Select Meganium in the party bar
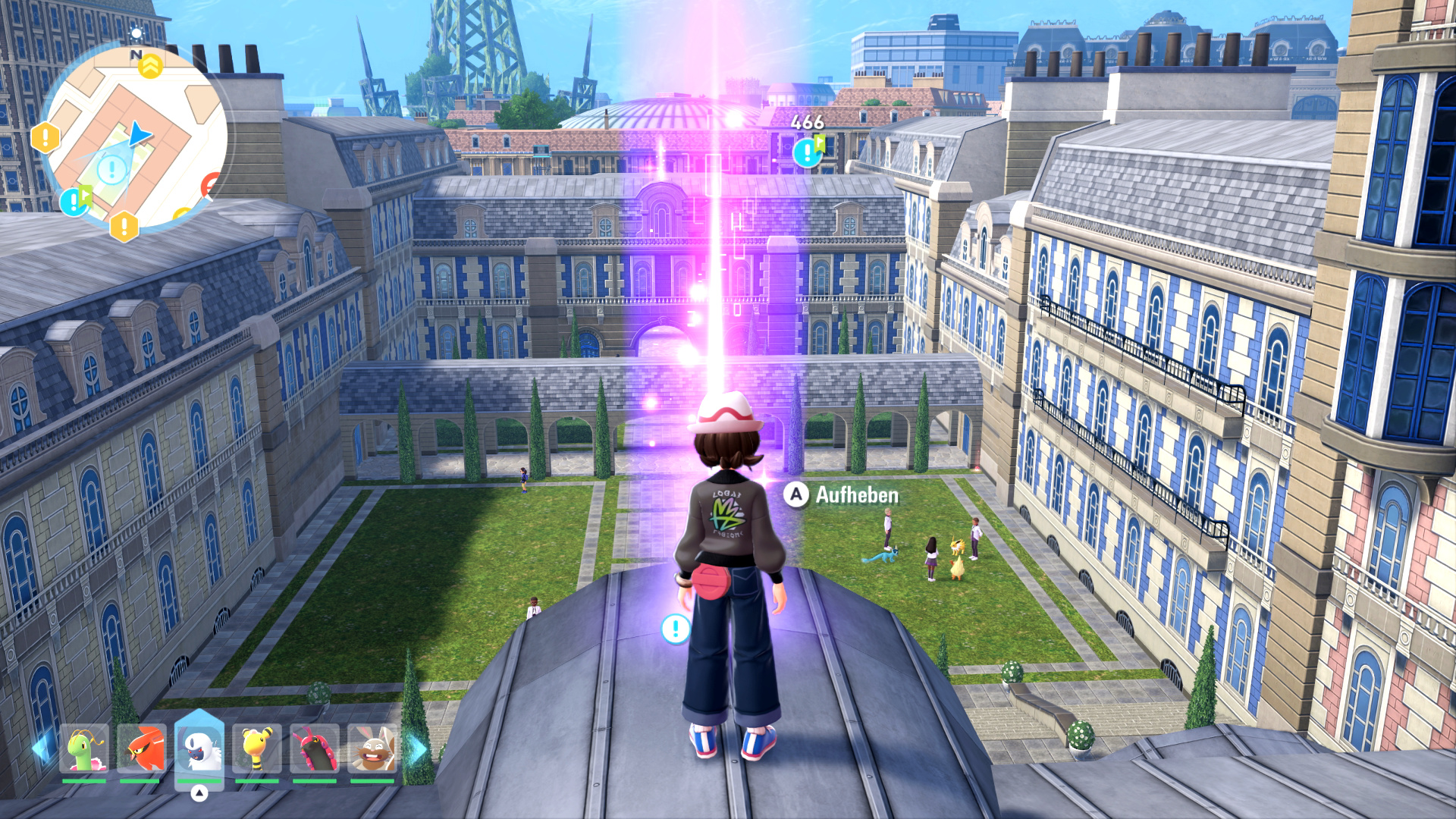 84,749
